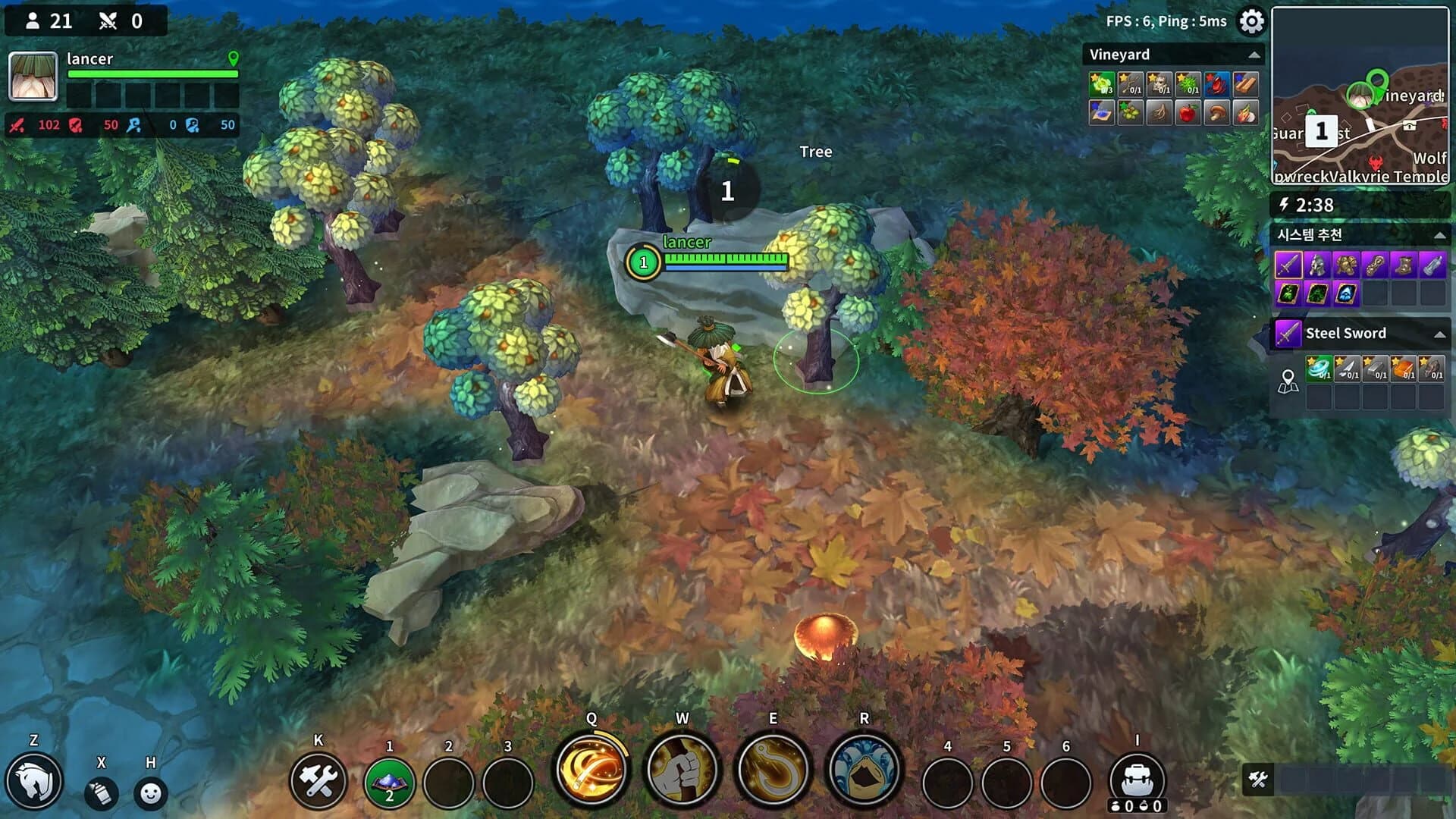Collapse the Vineyard panel

tap(1254, 55)
